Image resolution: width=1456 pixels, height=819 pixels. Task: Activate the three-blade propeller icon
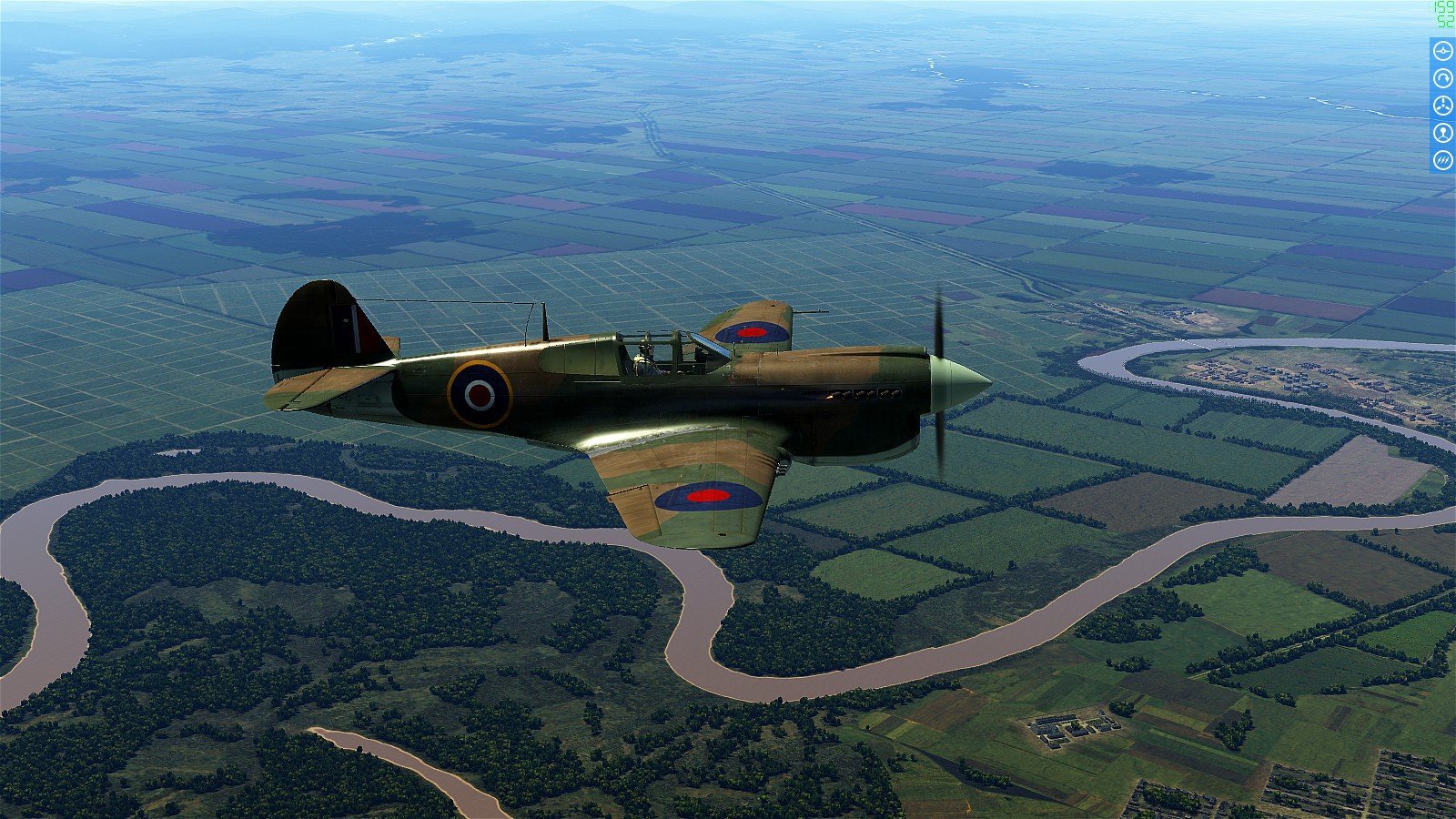tap(1442, 106)
